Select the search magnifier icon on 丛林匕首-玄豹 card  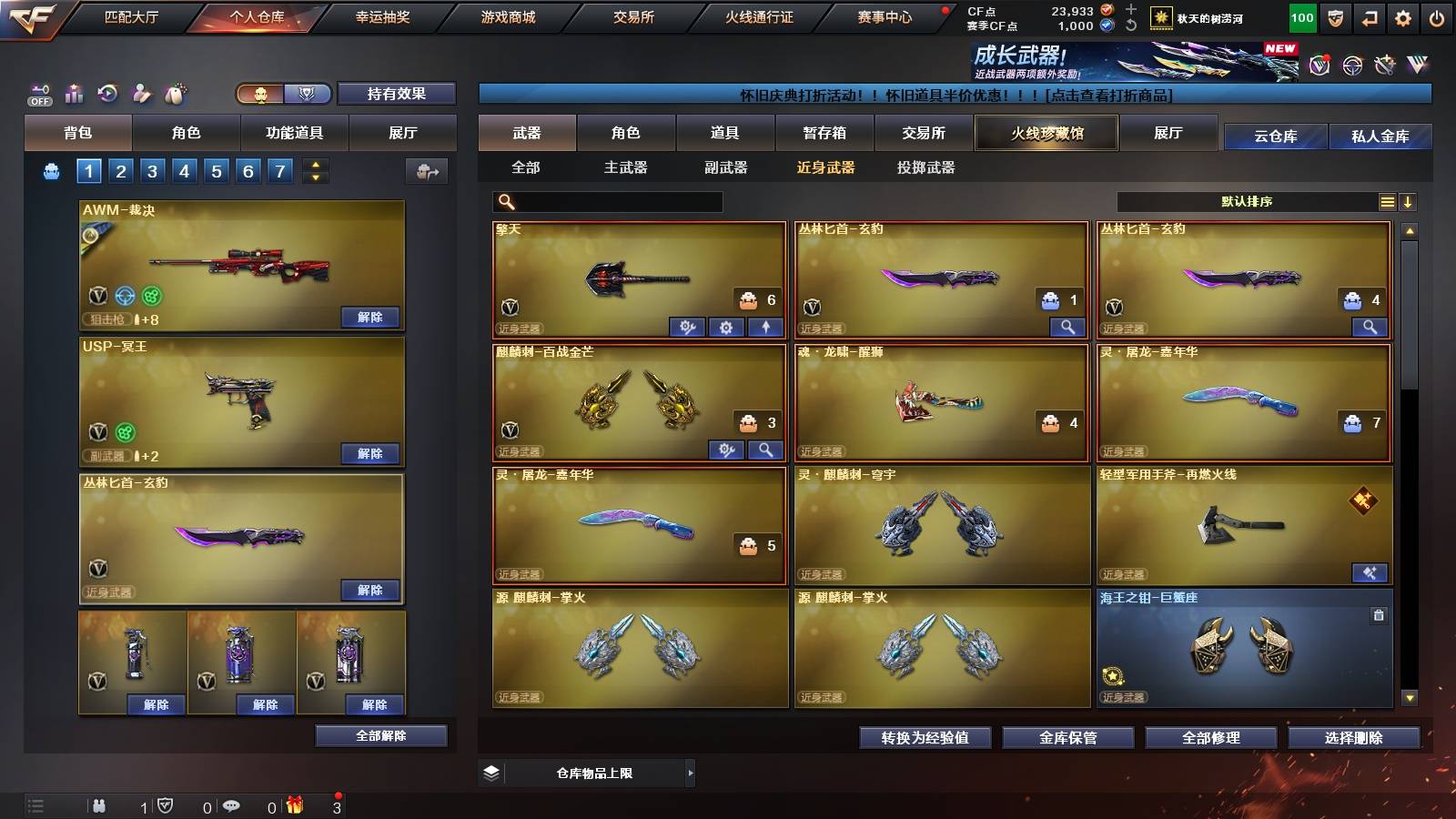(x=1065, y=325)
